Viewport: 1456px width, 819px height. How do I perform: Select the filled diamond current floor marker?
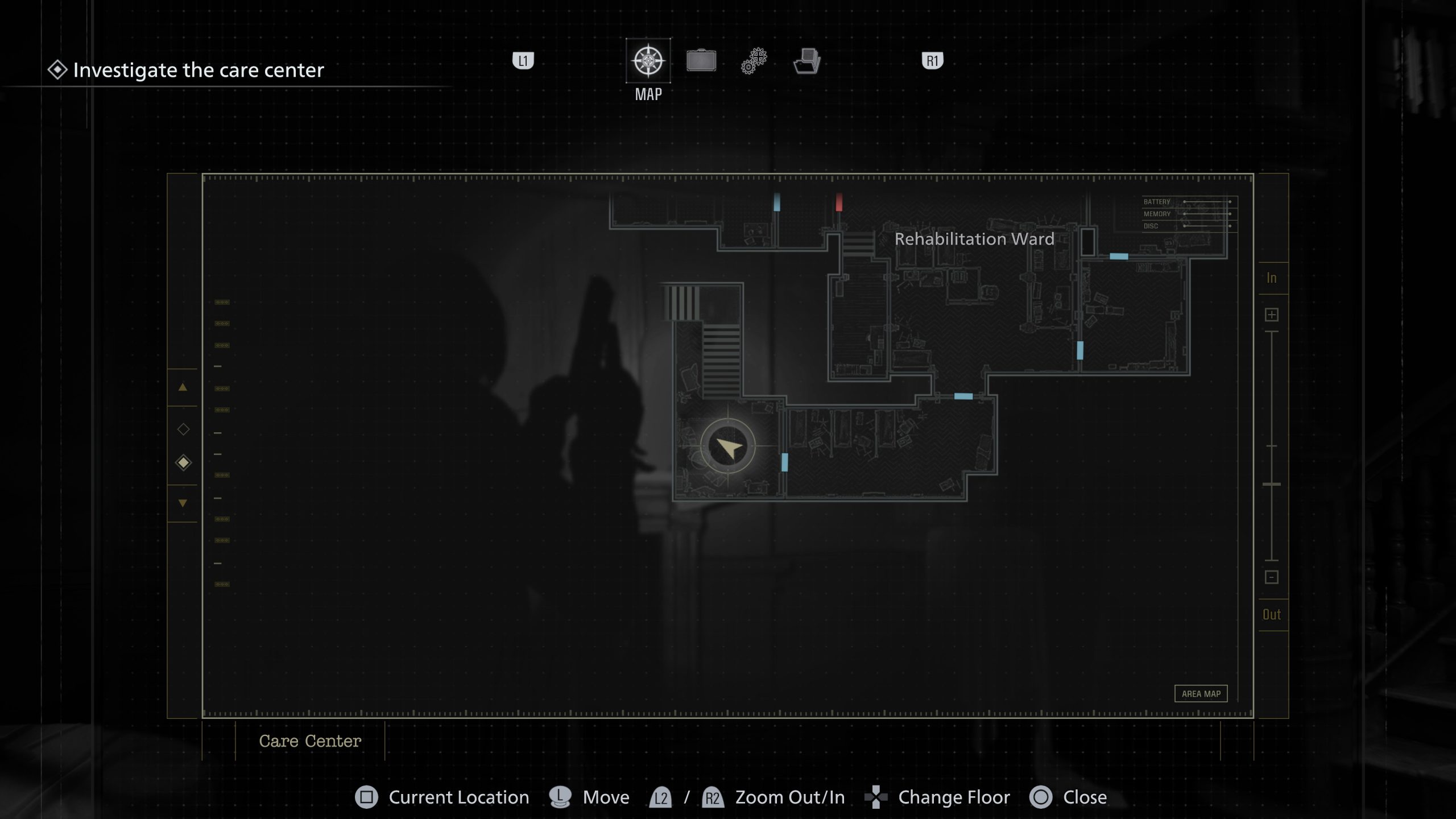click(183, 462)
